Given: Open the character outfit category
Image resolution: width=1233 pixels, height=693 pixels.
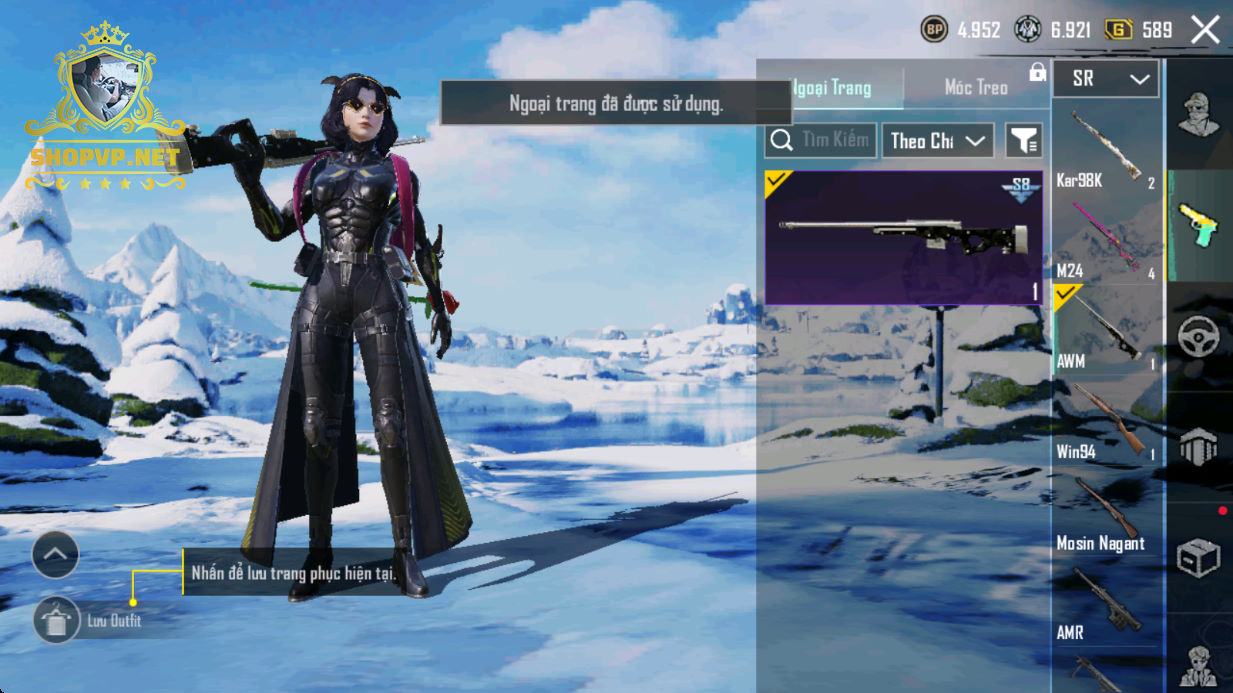Looking at the screenshot, I should pyautogui.click(x=1198, y=114).
